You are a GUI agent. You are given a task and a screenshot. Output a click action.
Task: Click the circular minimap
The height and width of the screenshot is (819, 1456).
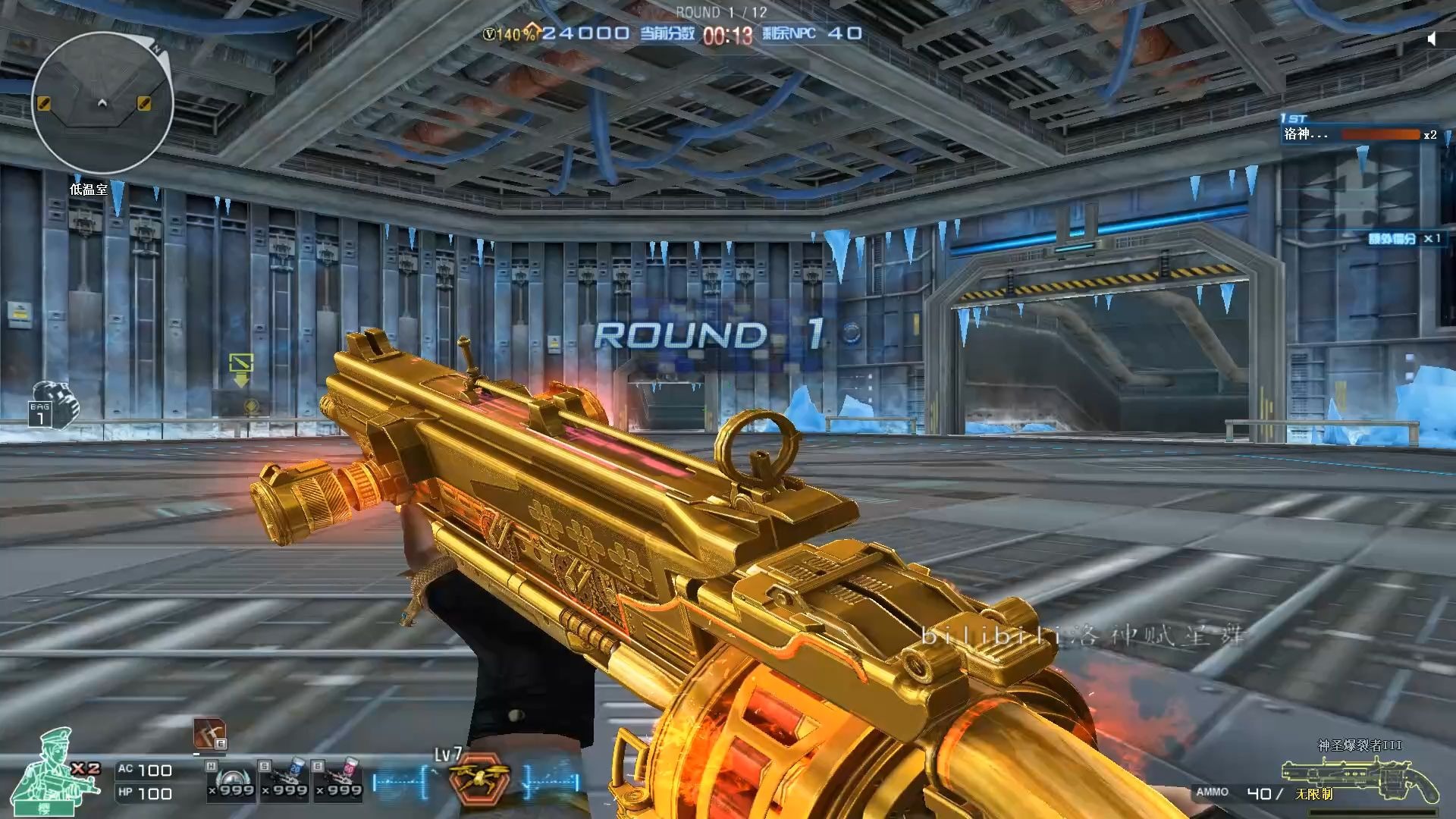[x=102, y=103]
